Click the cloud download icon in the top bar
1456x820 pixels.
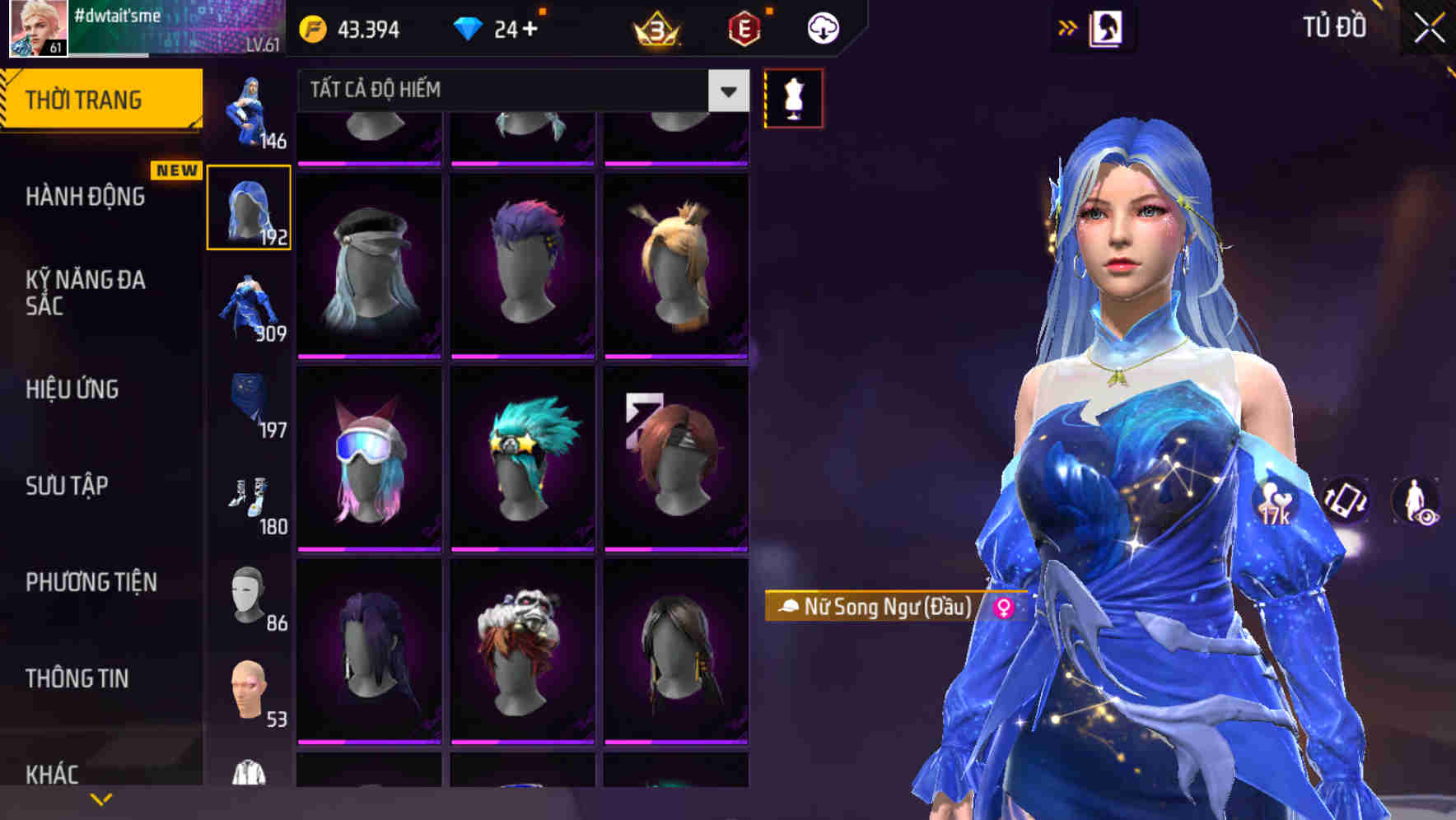coord(822,28)
